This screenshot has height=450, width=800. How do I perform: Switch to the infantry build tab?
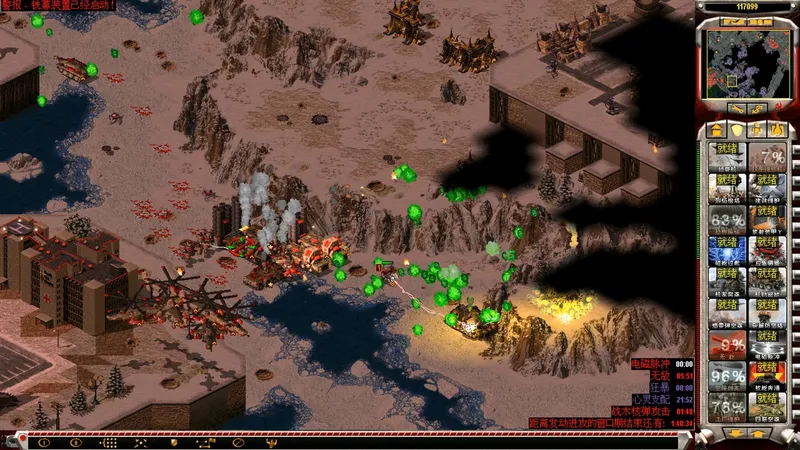coord(756,130)
